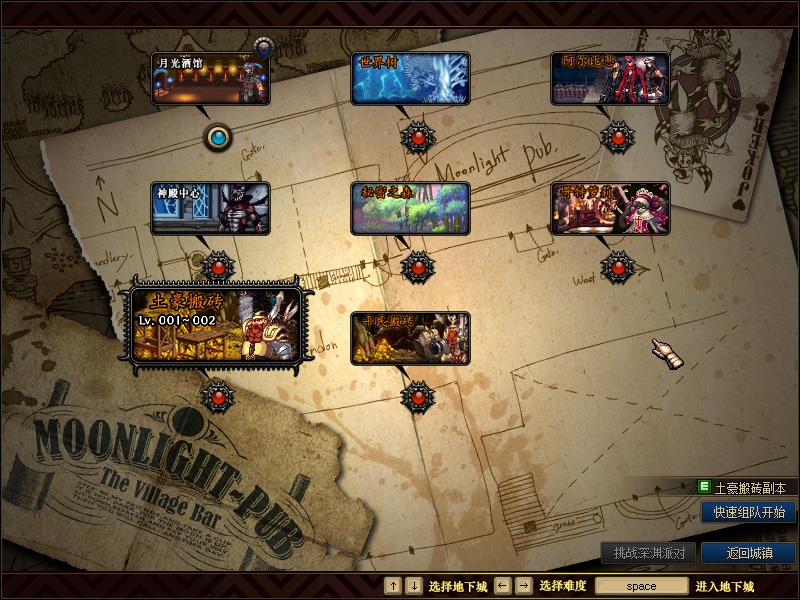800x600 pixels.
Task: Select the 神殿中心 dungeon tile
Action: [x=211, y=208]
